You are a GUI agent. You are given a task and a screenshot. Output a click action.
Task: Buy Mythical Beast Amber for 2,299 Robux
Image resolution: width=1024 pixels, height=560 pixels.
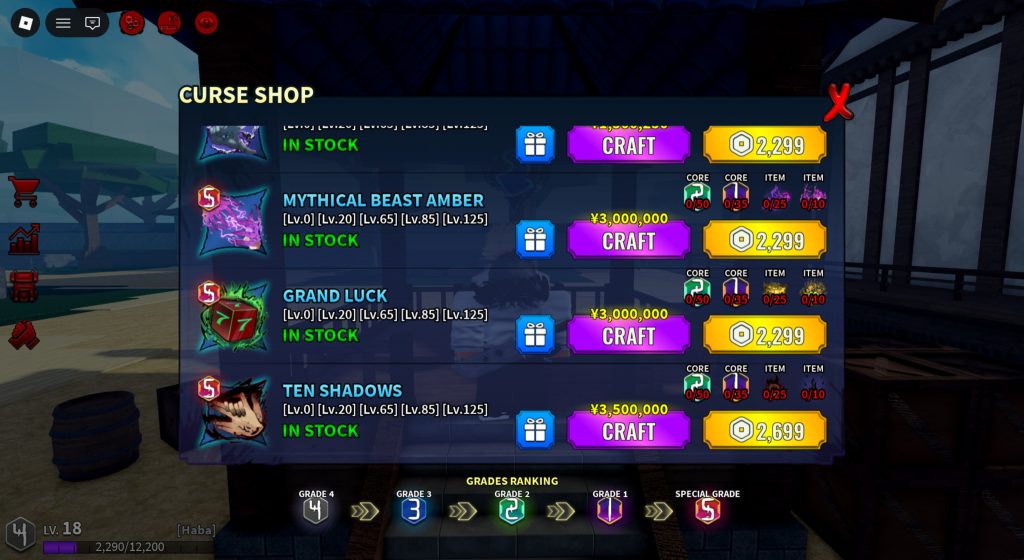[x=765, y=241]
